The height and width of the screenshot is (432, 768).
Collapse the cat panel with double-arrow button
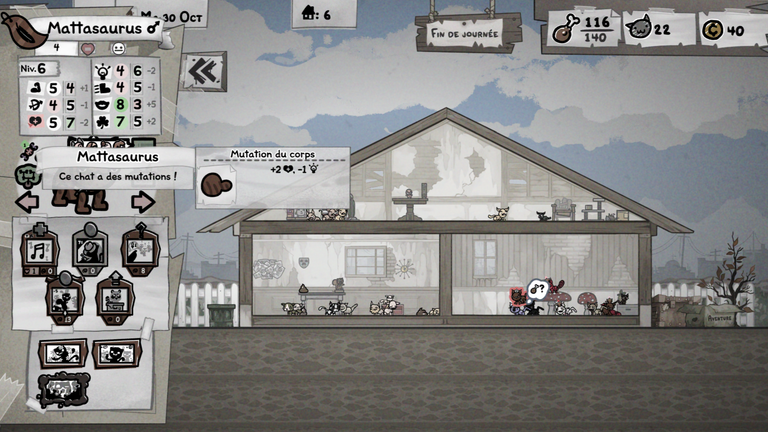(x=205, y=71)
